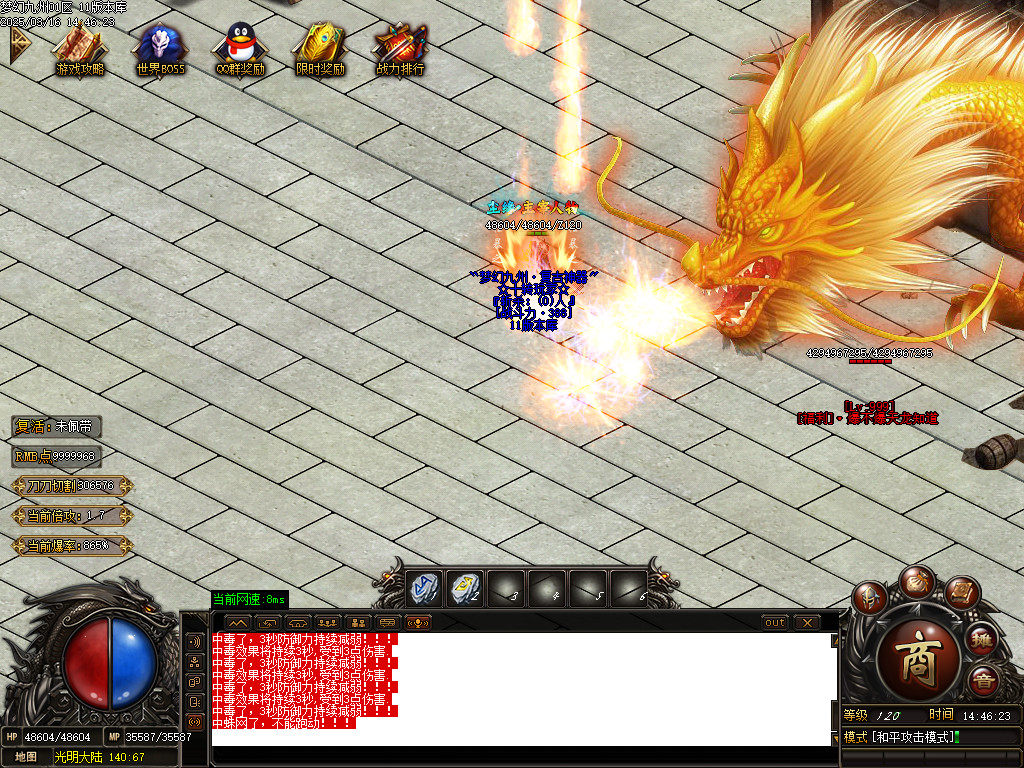Close the chat panel with X

click(807, 622)
